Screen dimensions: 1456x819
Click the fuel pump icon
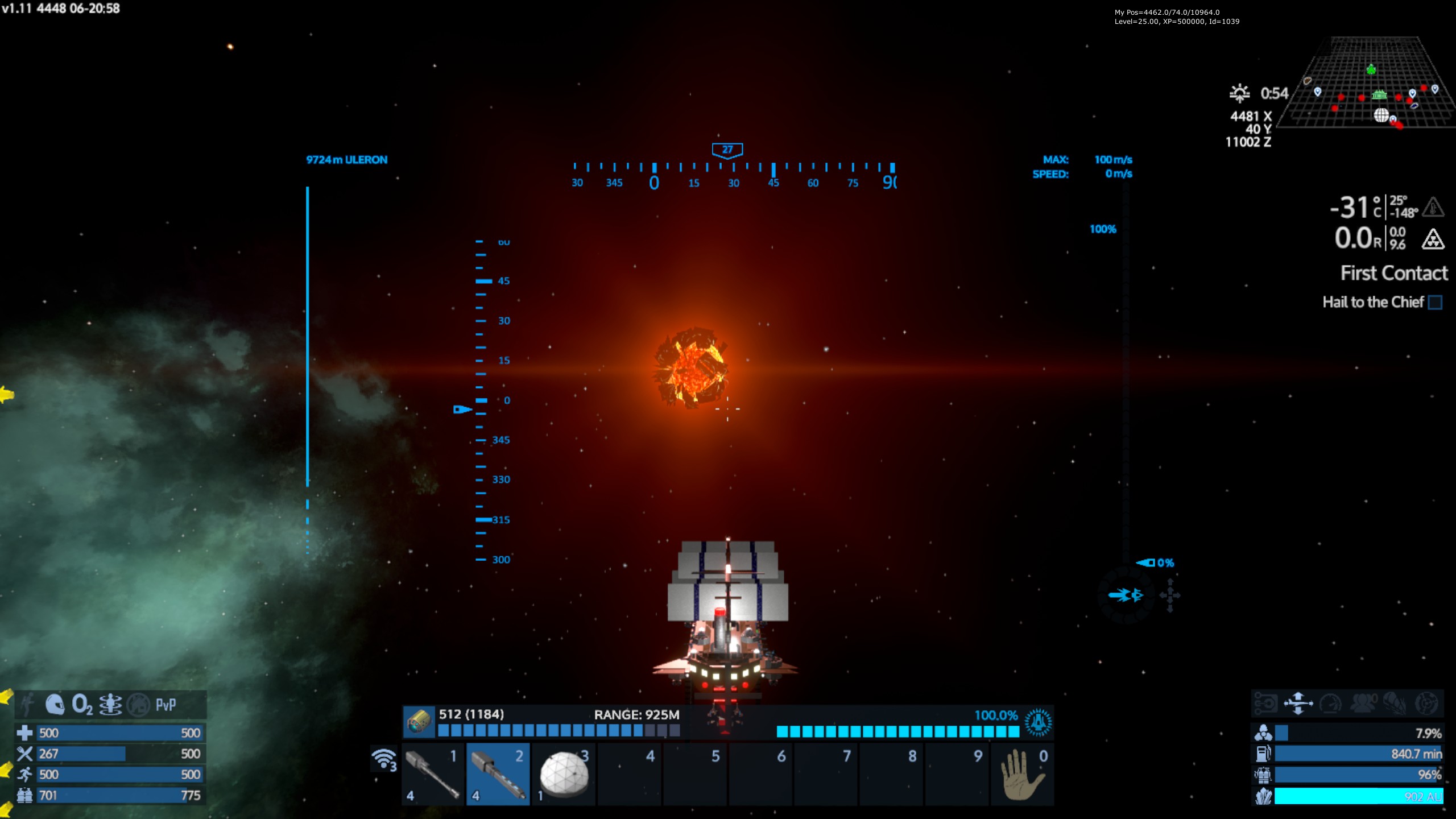[1263, 754]
